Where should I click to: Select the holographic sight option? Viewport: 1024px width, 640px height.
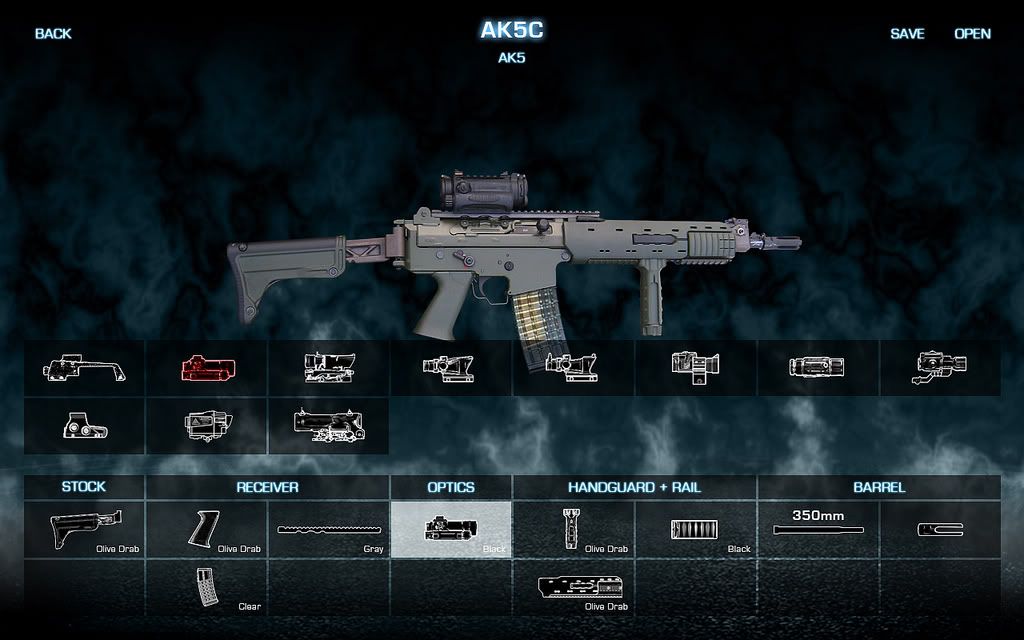coord(85,426)
